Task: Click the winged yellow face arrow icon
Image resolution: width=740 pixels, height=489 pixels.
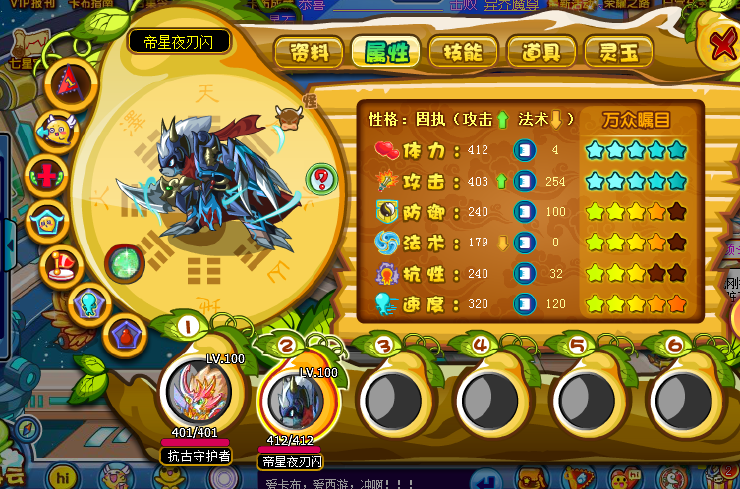Action: pyautogui.click(x=58, y=129)
